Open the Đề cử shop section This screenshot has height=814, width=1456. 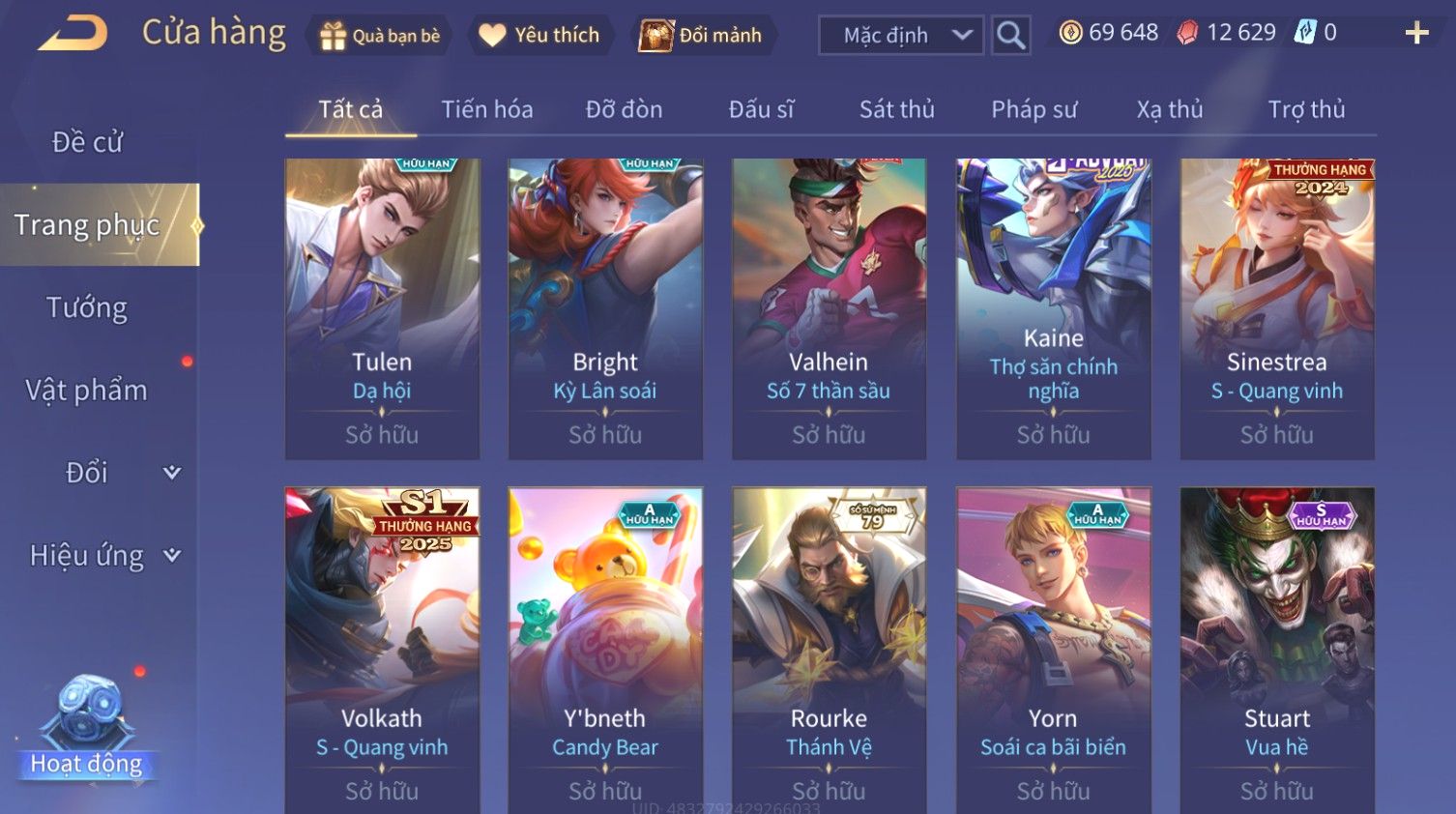pos(87,142)
